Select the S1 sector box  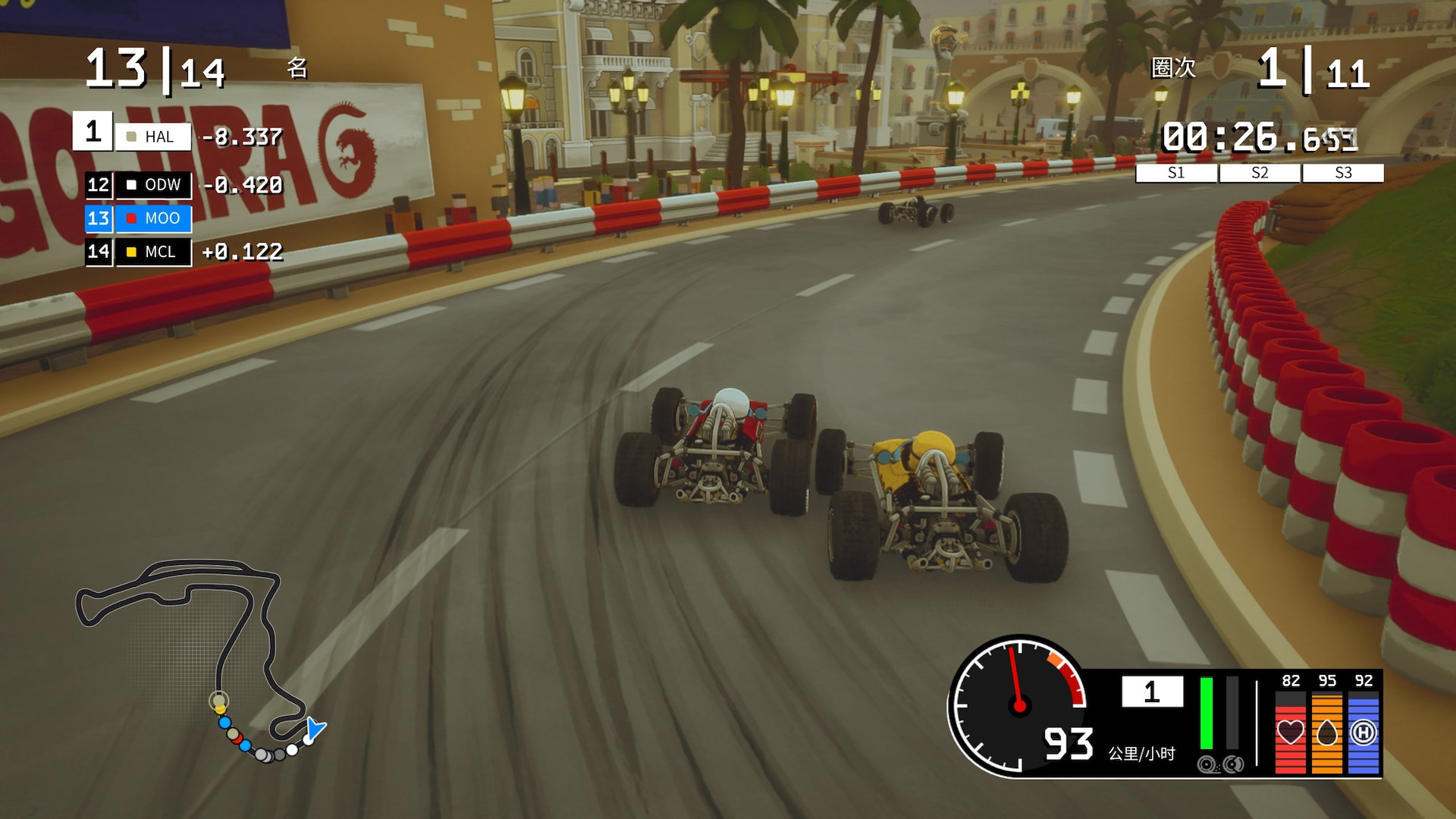coord(1176,173)
